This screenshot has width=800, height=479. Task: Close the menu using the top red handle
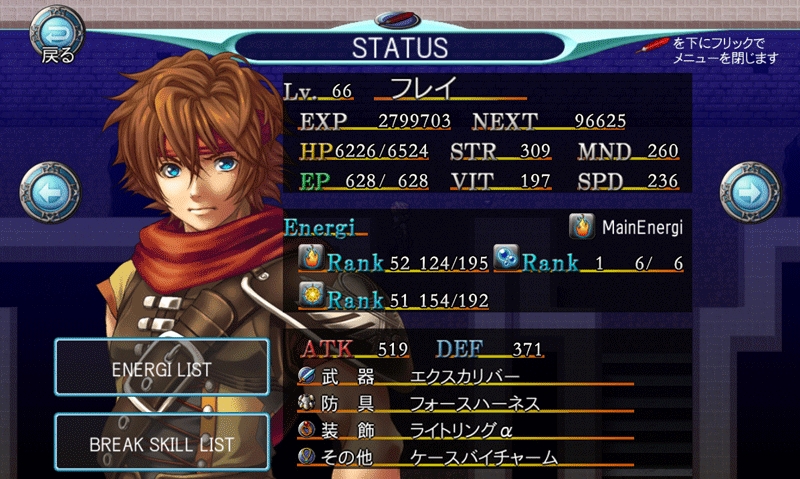(400, 19)
